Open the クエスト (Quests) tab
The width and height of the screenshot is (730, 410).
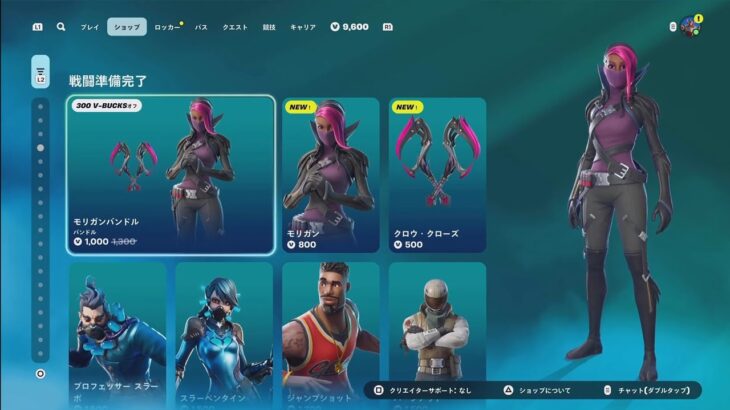pos(235,27)
